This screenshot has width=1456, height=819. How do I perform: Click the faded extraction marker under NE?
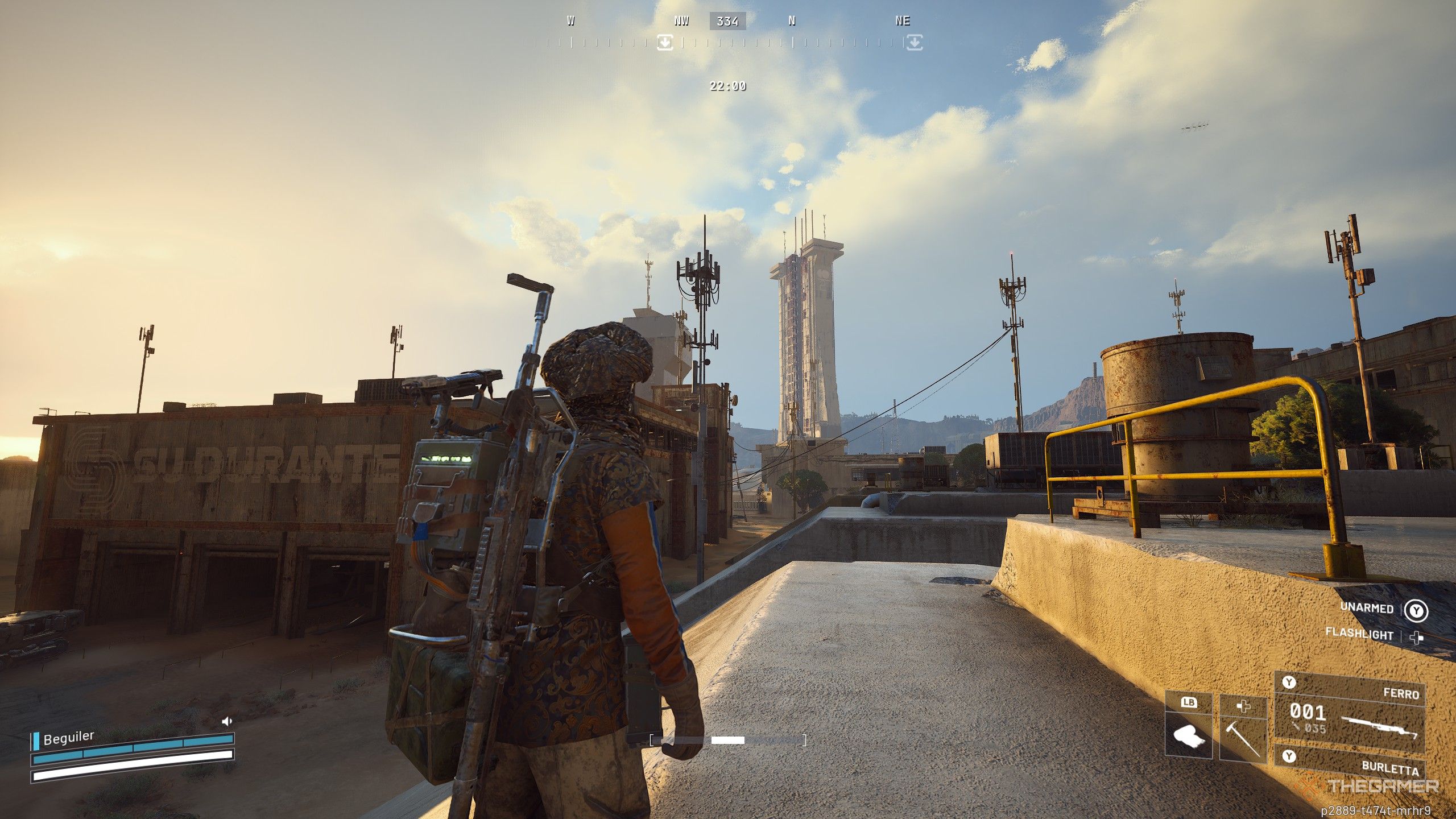[914, 42]
